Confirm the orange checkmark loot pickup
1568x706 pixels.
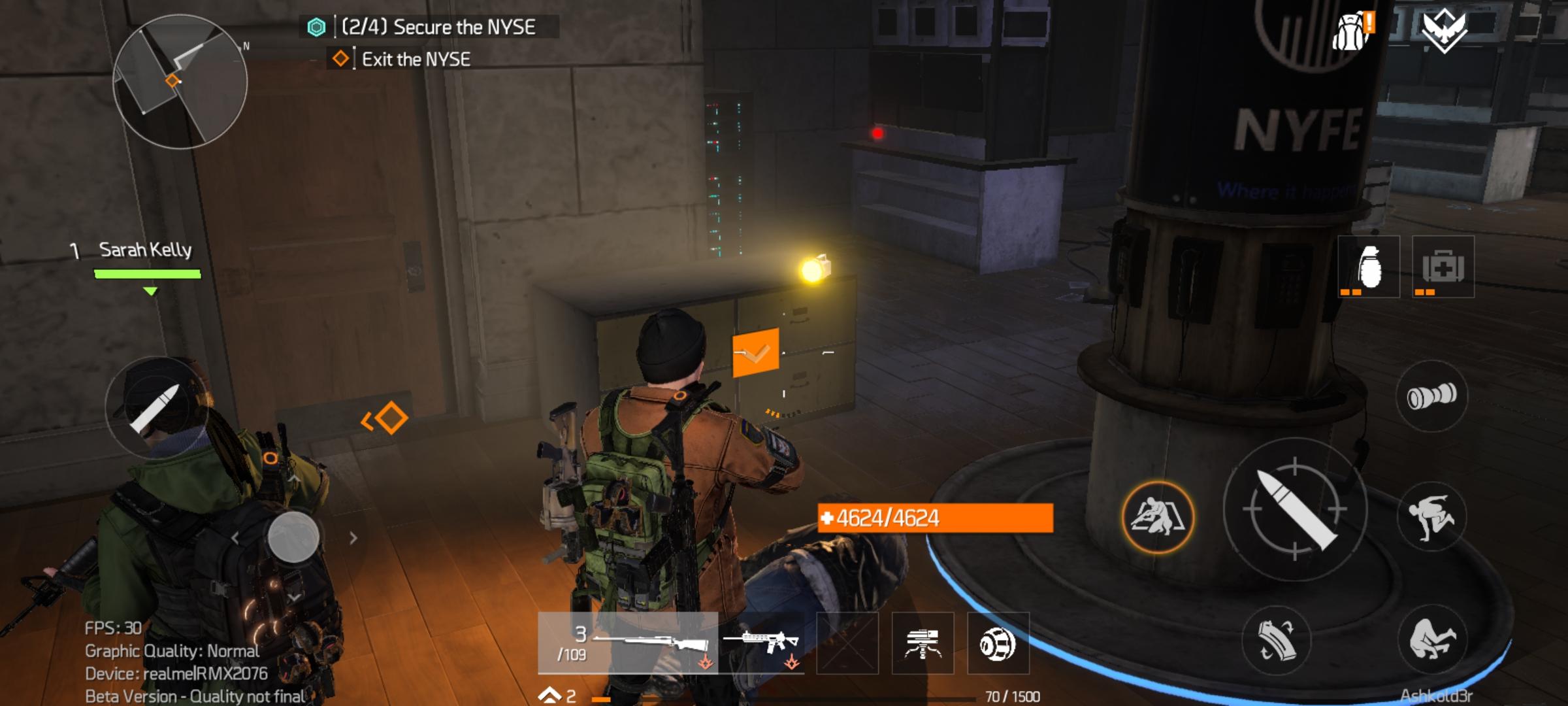coord(755,353)
